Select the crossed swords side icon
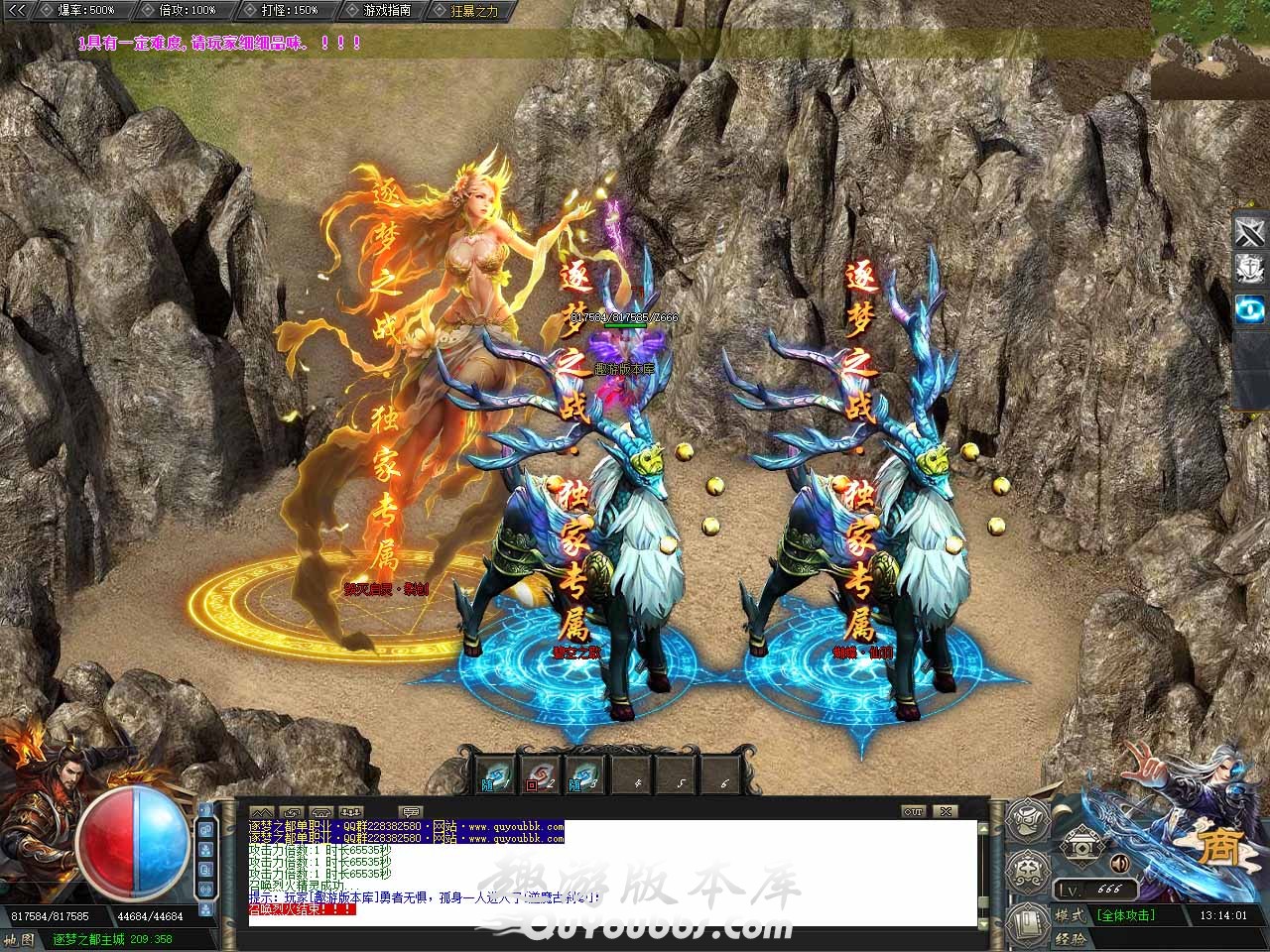This screenshot has height=952, width=1270. 1249,233
